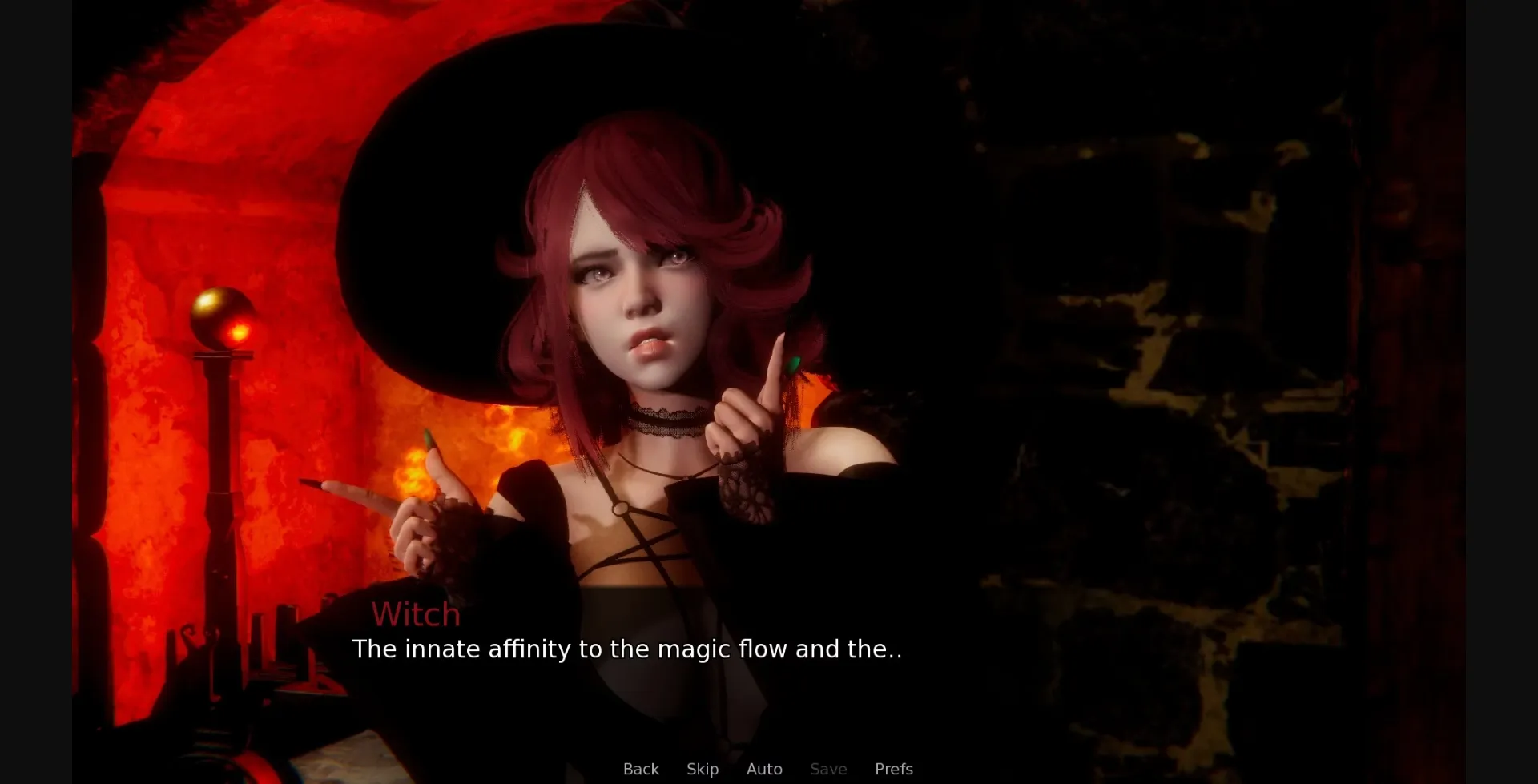Select Prefs in the bottom quick menu
Screen dimensions: 1538x784
click(892, 769)
